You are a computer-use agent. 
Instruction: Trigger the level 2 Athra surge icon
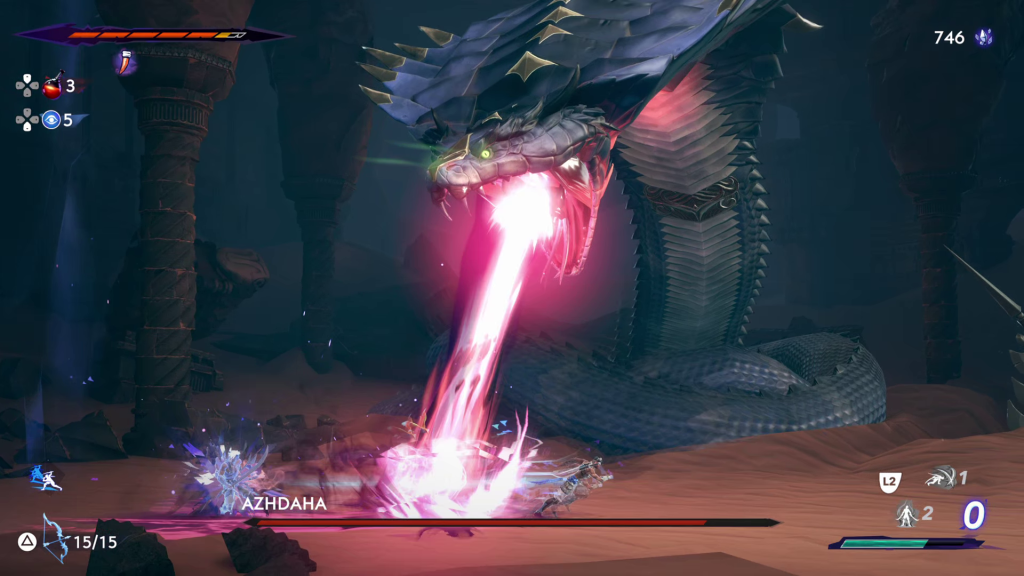[x=907, y=515]
